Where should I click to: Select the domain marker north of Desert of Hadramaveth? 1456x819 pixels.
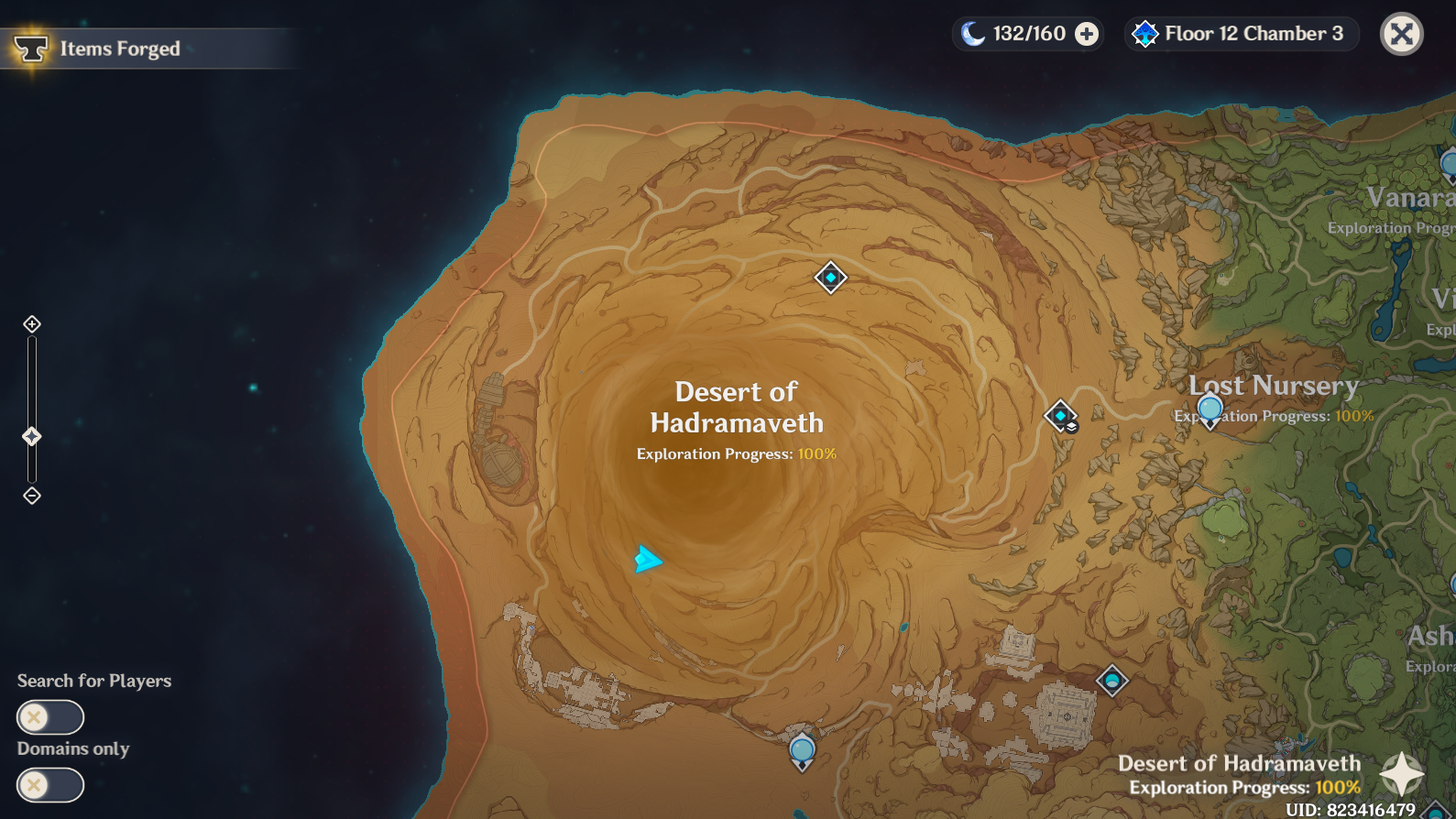(x=829, y=278)
